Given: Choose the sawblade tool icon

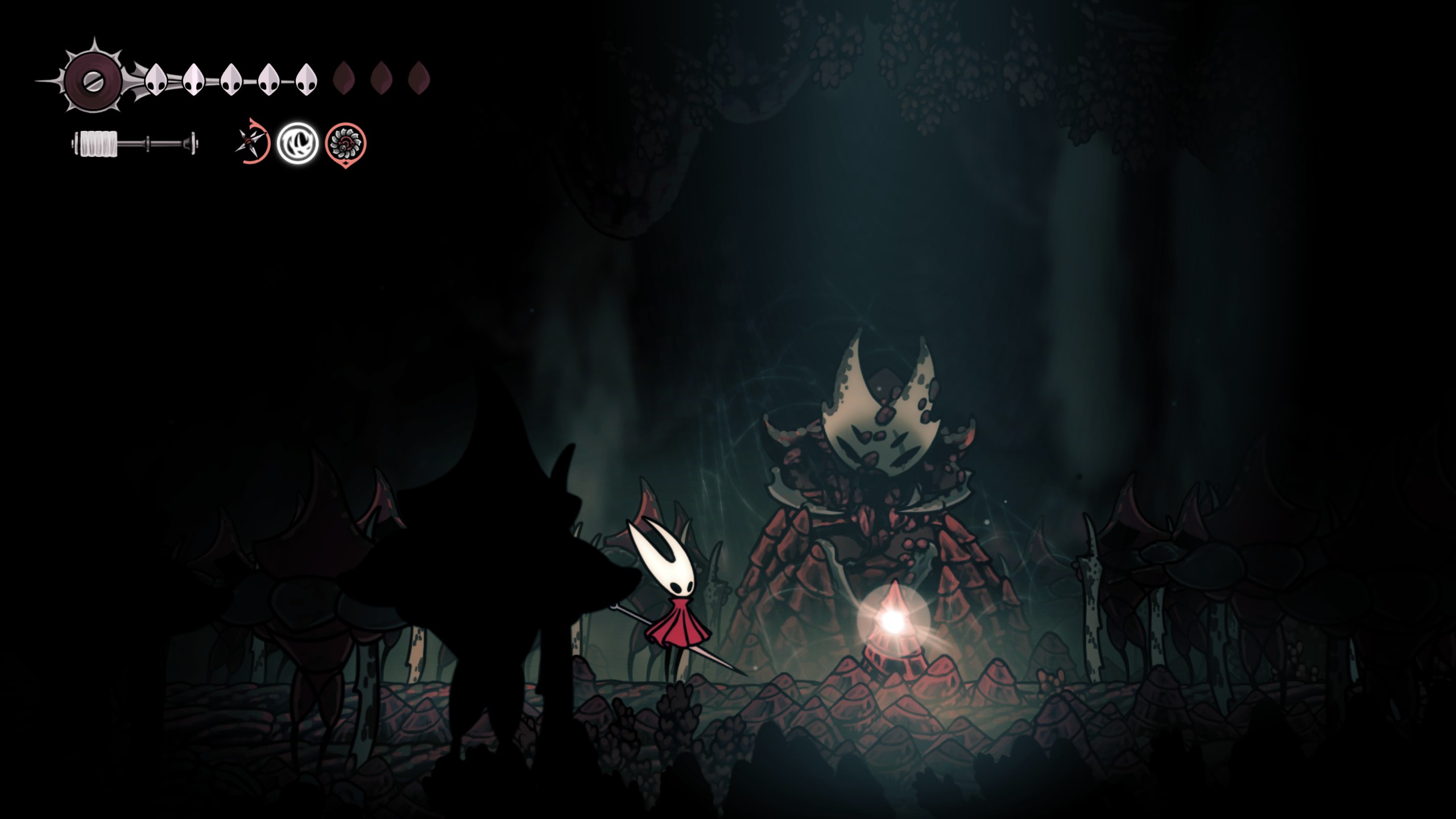Looking at the screenshot, I should [x=345, y=144].
